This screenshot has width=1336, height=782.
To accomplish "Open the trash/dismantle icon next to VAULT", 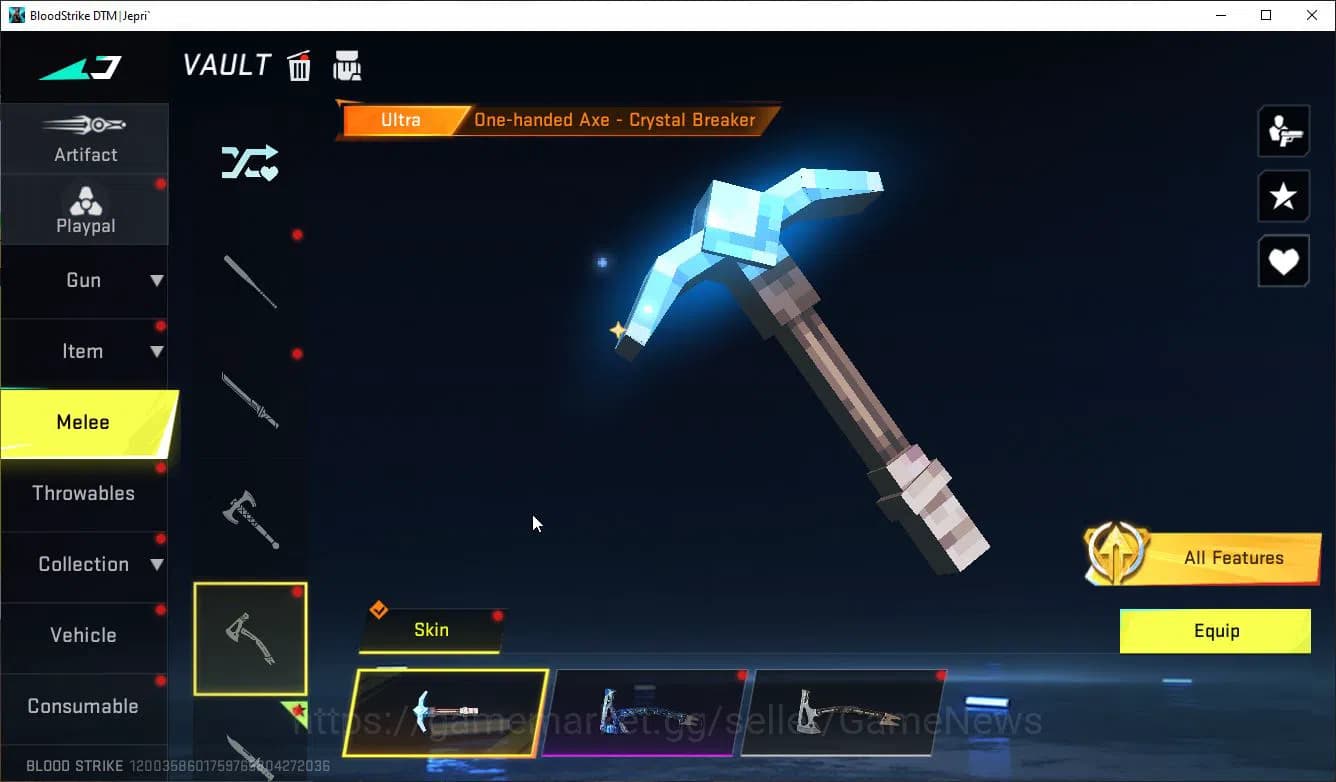I will 299,65.
